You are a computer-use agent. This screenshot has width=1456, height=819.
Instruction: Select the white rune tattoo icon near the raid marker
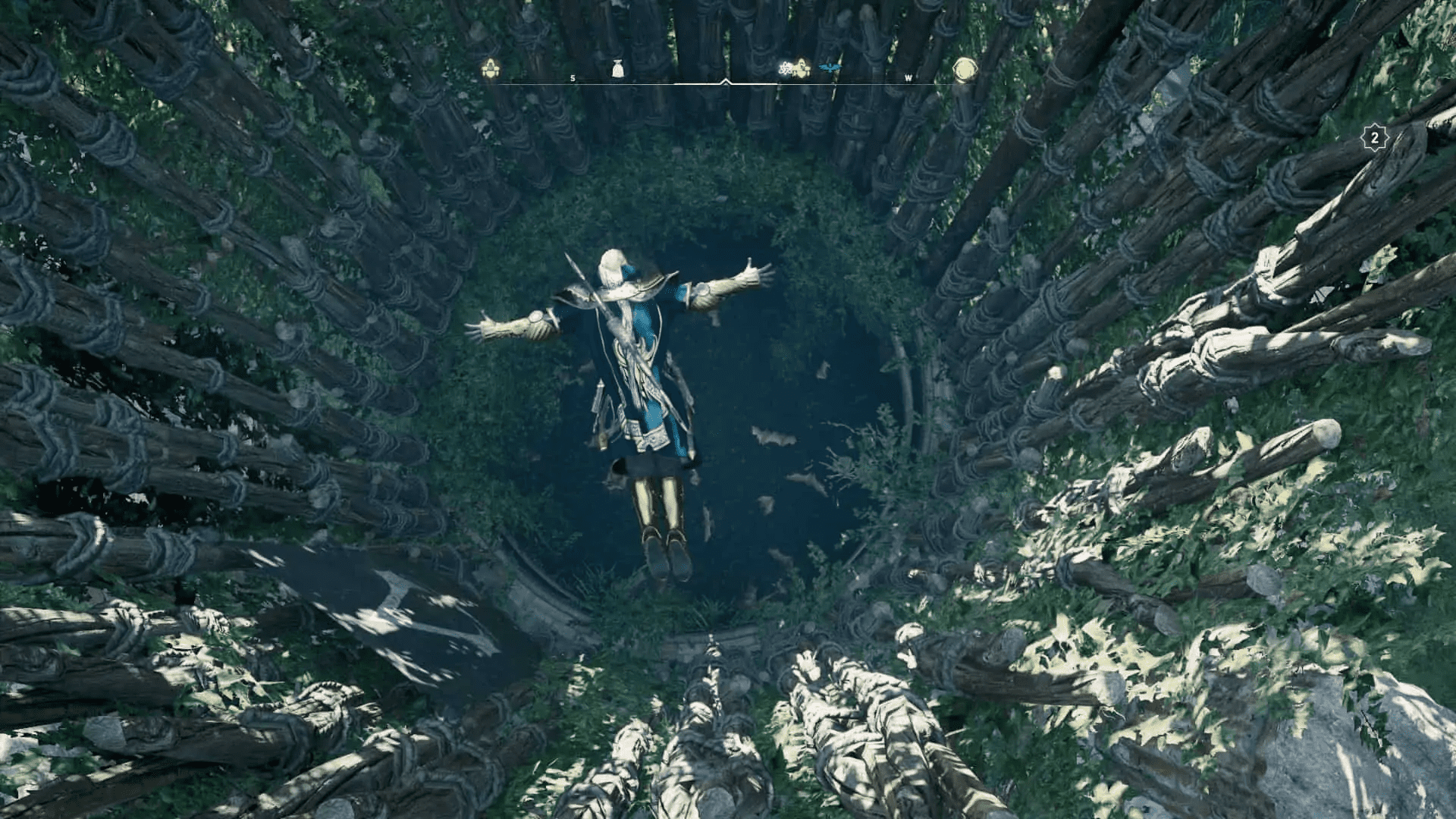click(x=786, y=67)
